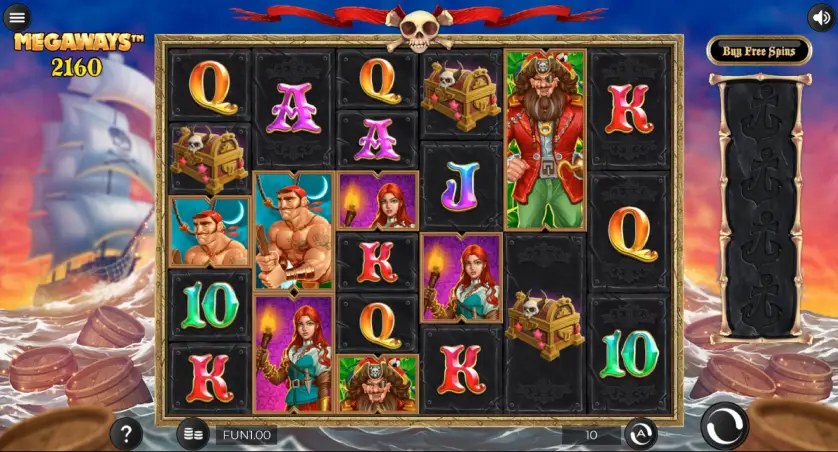
Task: Open the hamburger menu
Action: pos(17,17)
